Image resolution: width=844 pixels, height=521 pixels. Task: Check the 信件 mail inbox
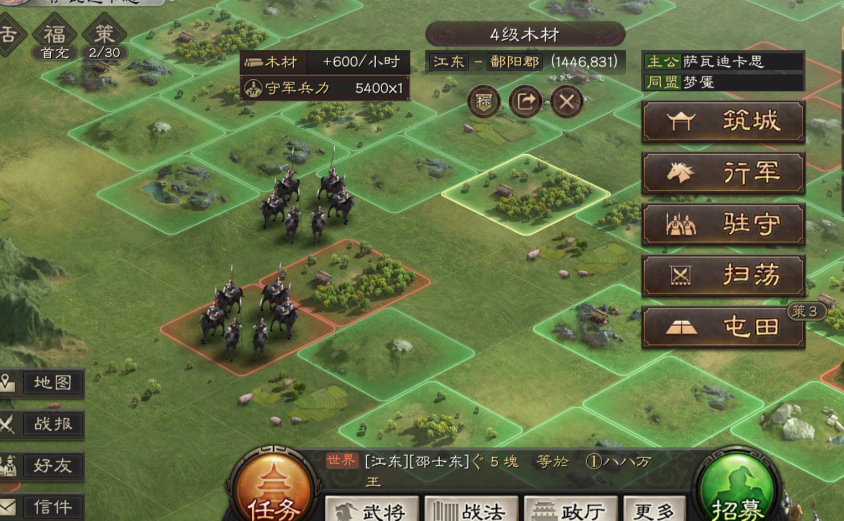(42, 506)
